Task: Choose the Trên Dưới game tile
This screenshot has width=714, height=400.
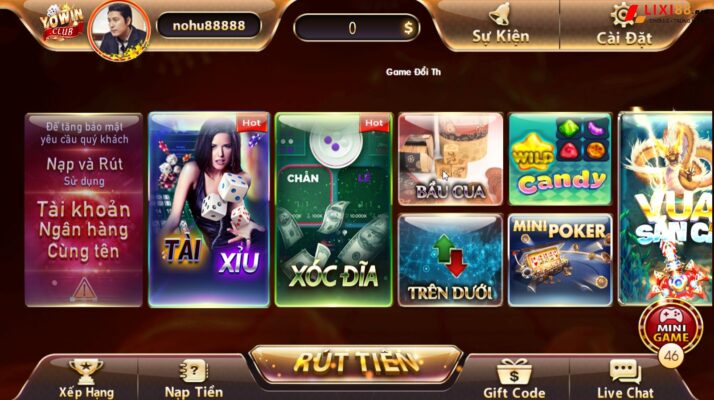Action: click(449, 259)
